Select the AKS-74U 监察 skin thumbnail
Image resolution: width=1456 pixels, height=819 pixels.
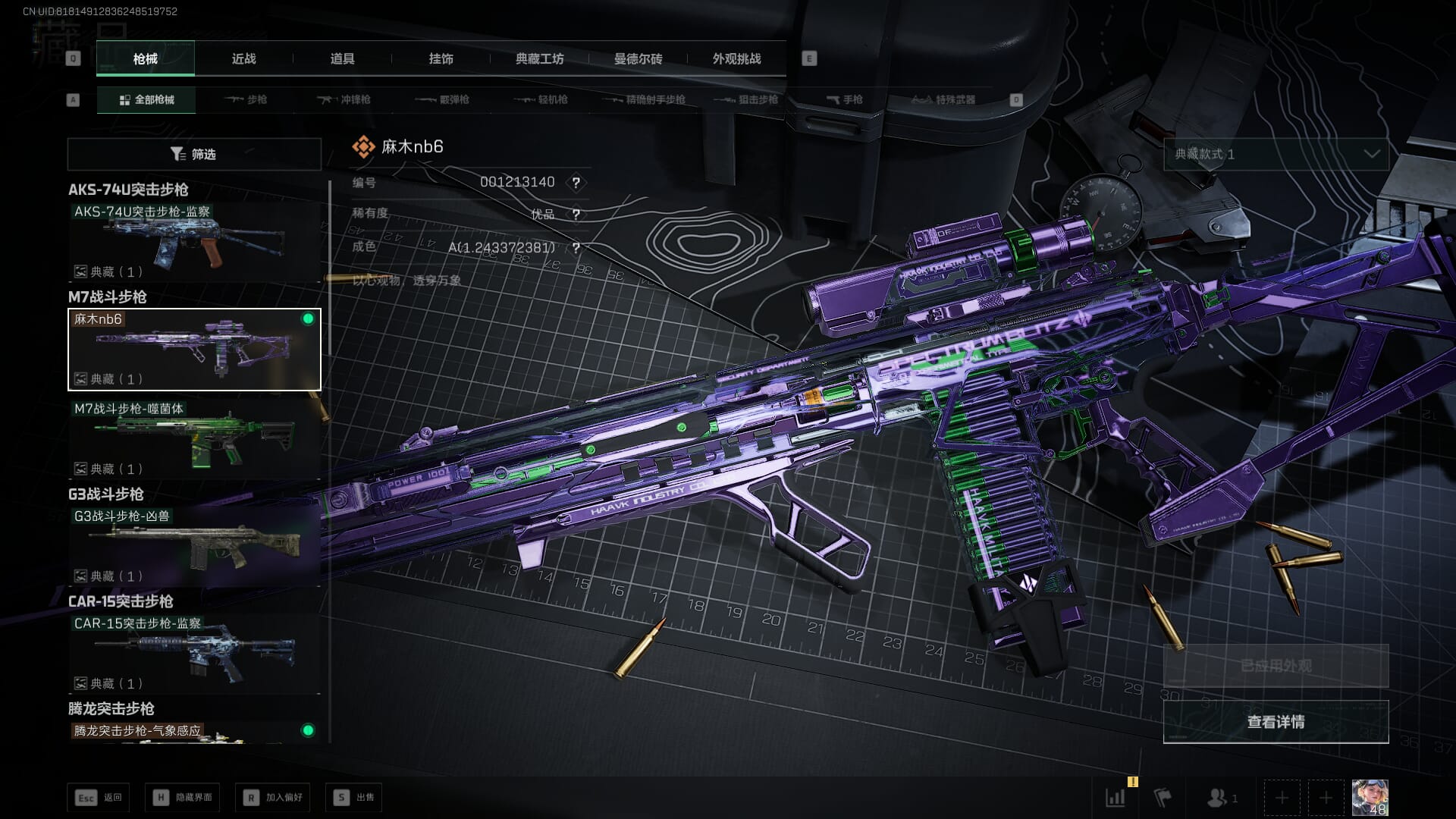coord(194,242)
